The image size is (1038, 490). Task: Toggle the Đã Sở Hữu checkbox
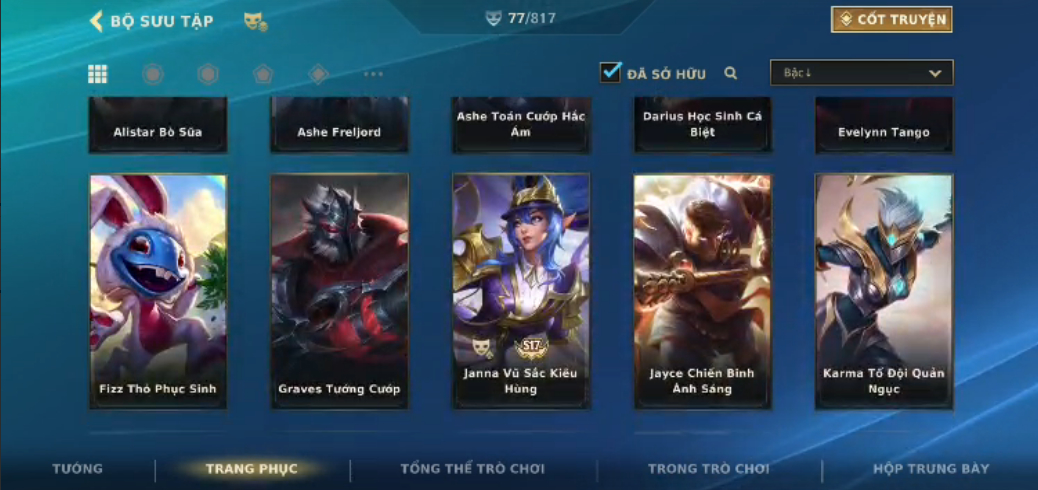click(x=610, y=73)
